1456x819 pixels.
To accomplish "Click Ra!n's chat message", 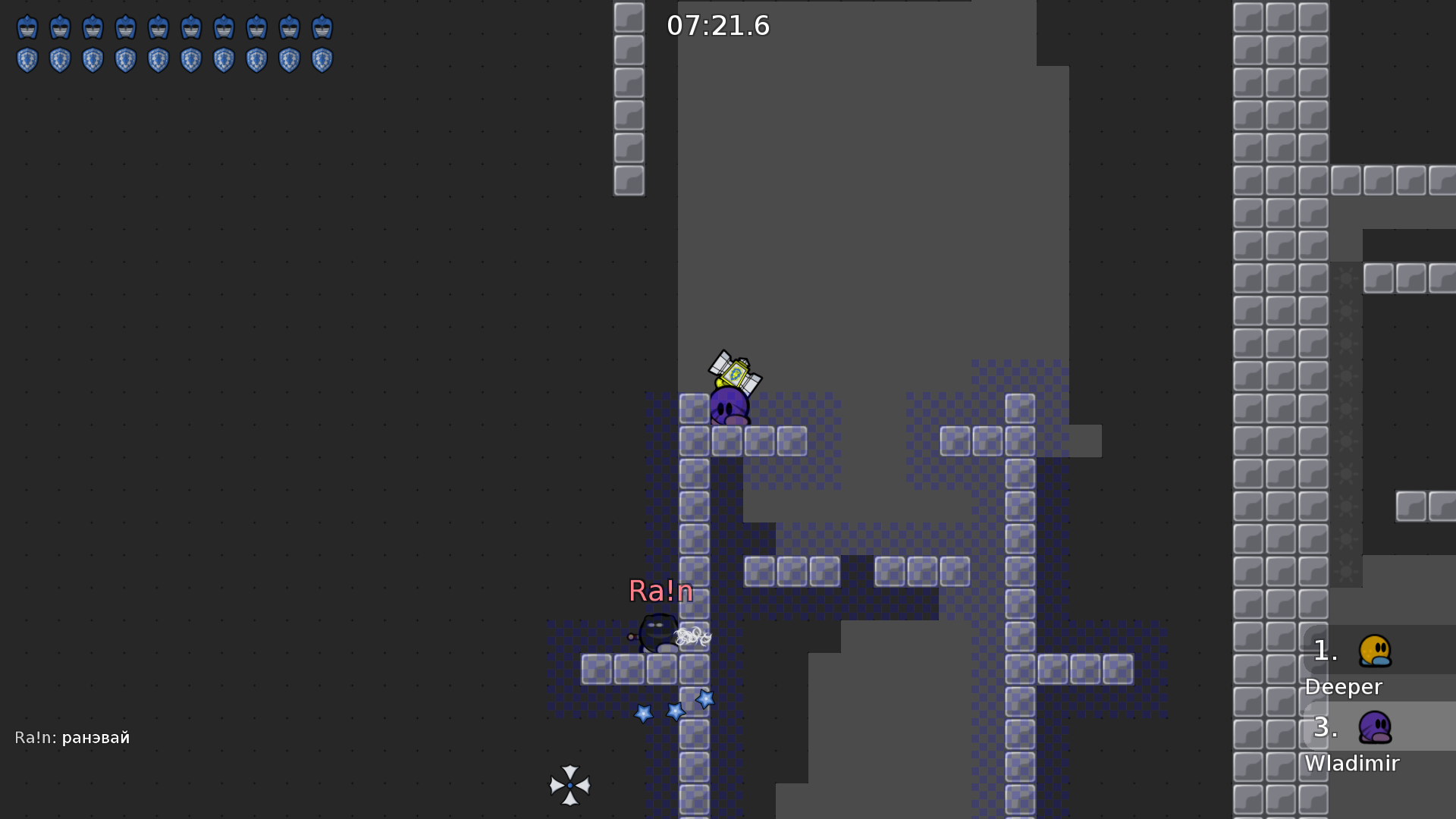I will pos(73,738).
